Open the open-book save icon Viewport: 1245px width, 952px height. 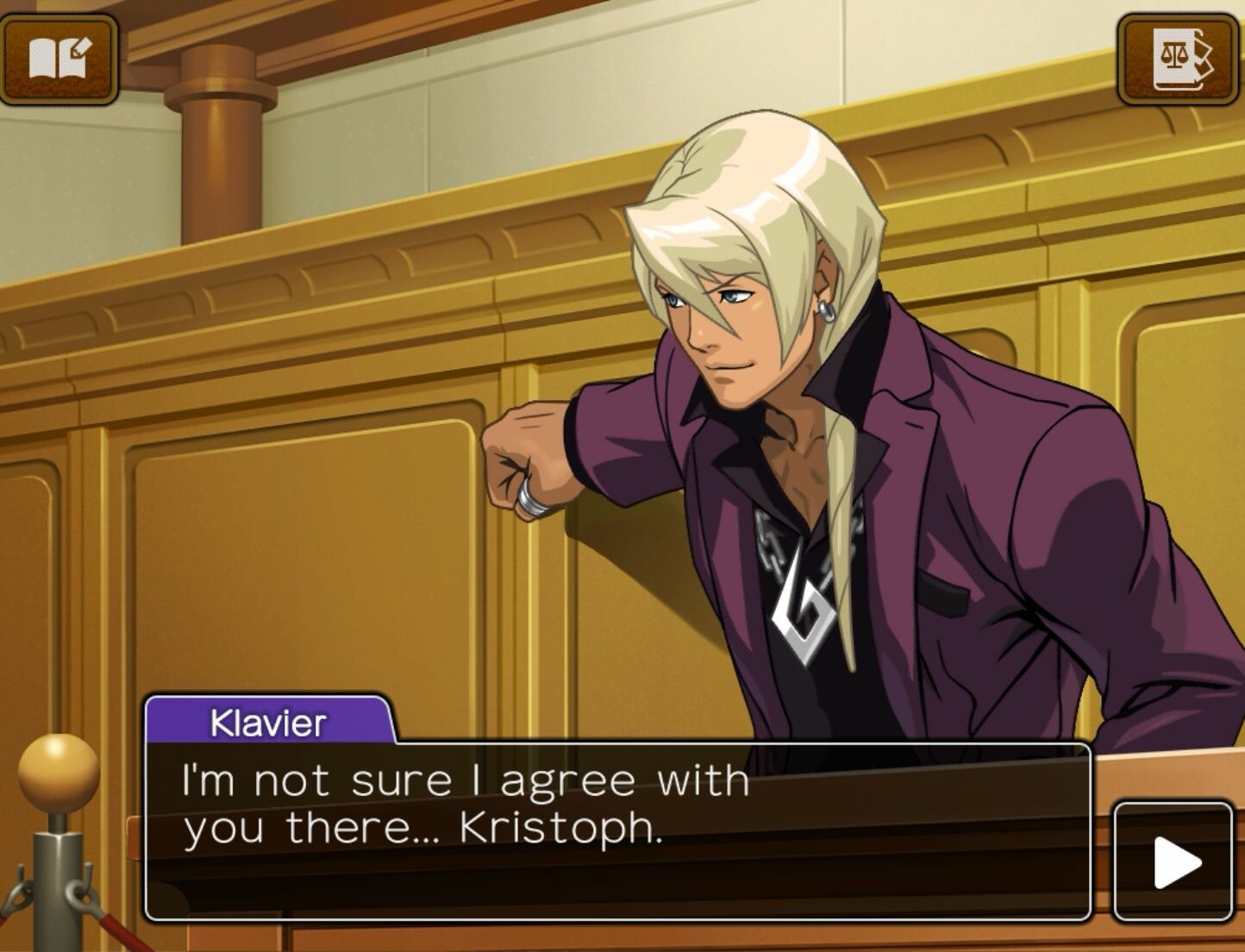tap(59, 59)
